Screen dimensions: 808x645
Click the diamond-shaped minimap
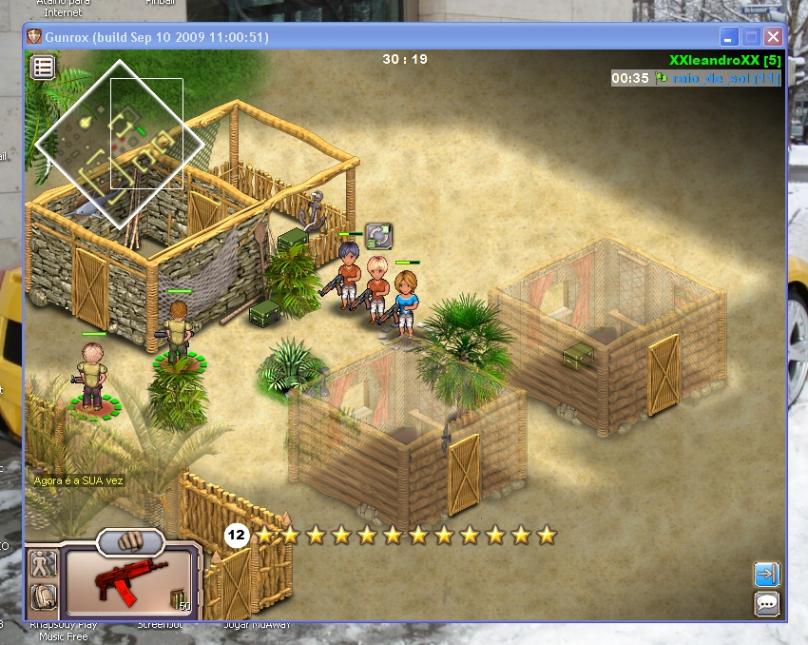point(119,142)
